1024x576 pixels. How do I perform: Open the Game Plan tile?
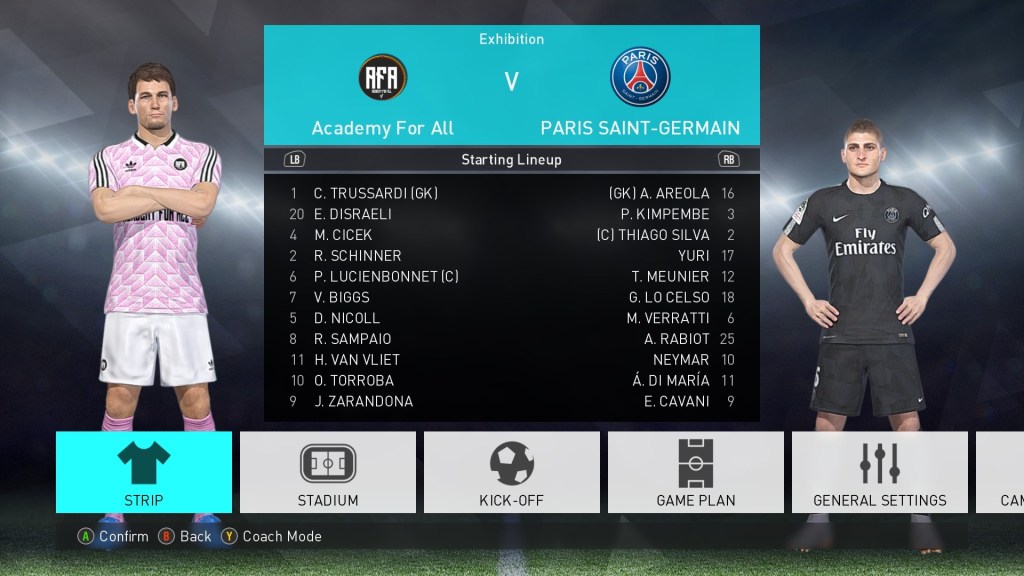(696, 472)
